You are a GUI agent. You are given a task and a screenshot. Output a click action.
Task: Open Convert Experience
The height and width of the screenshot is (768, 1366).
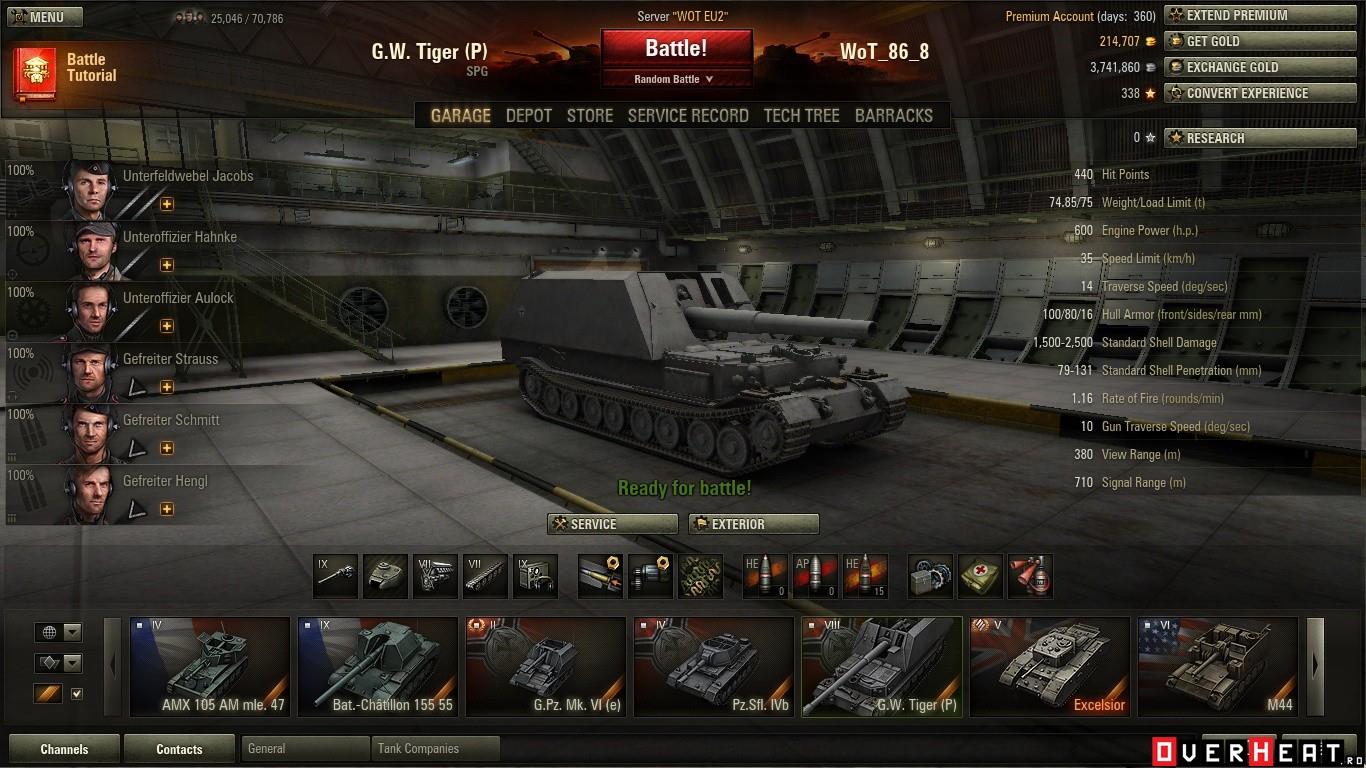(x=1246, y=93)
